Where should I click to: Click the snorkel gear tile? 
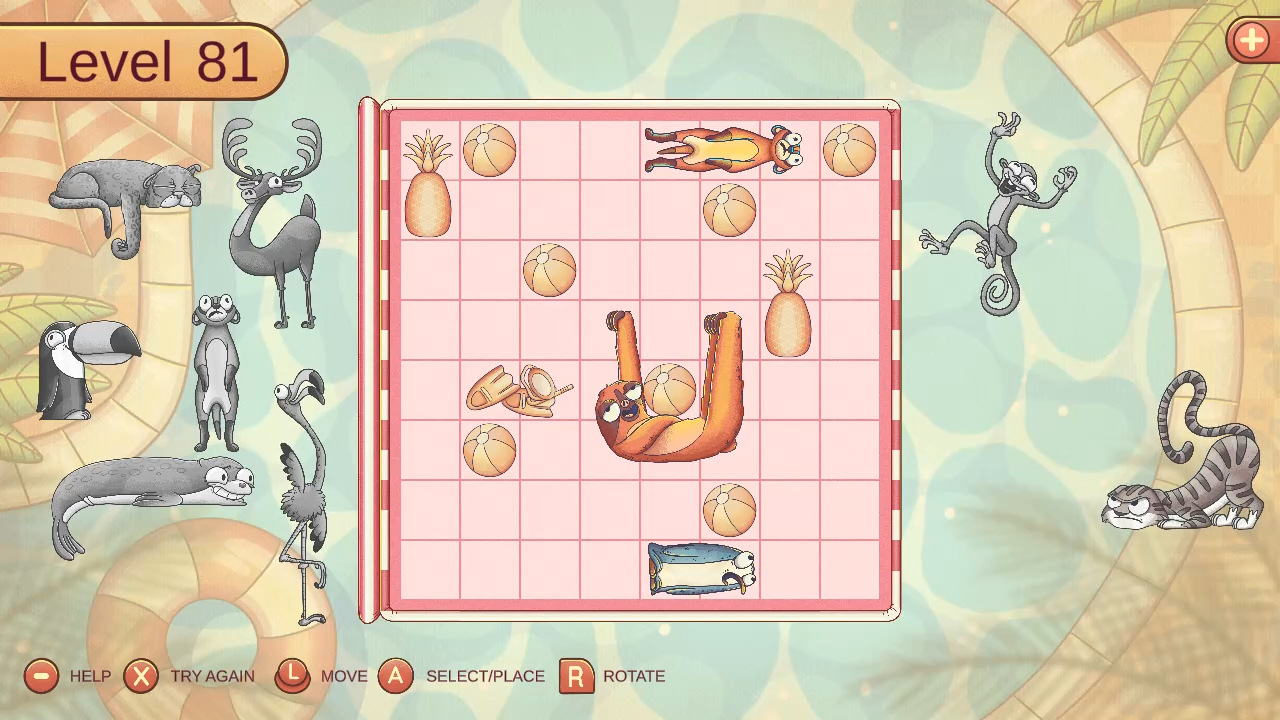pos(520,390)
